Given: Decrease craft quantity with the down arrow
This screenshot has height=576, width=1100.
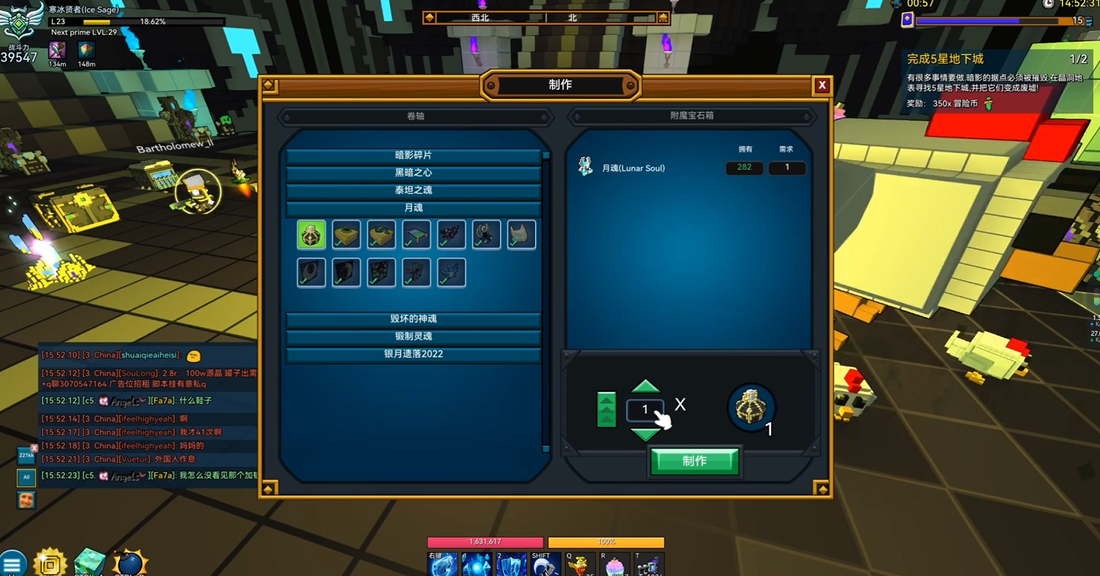Looking at the screenshot, I should coord(646,433).
